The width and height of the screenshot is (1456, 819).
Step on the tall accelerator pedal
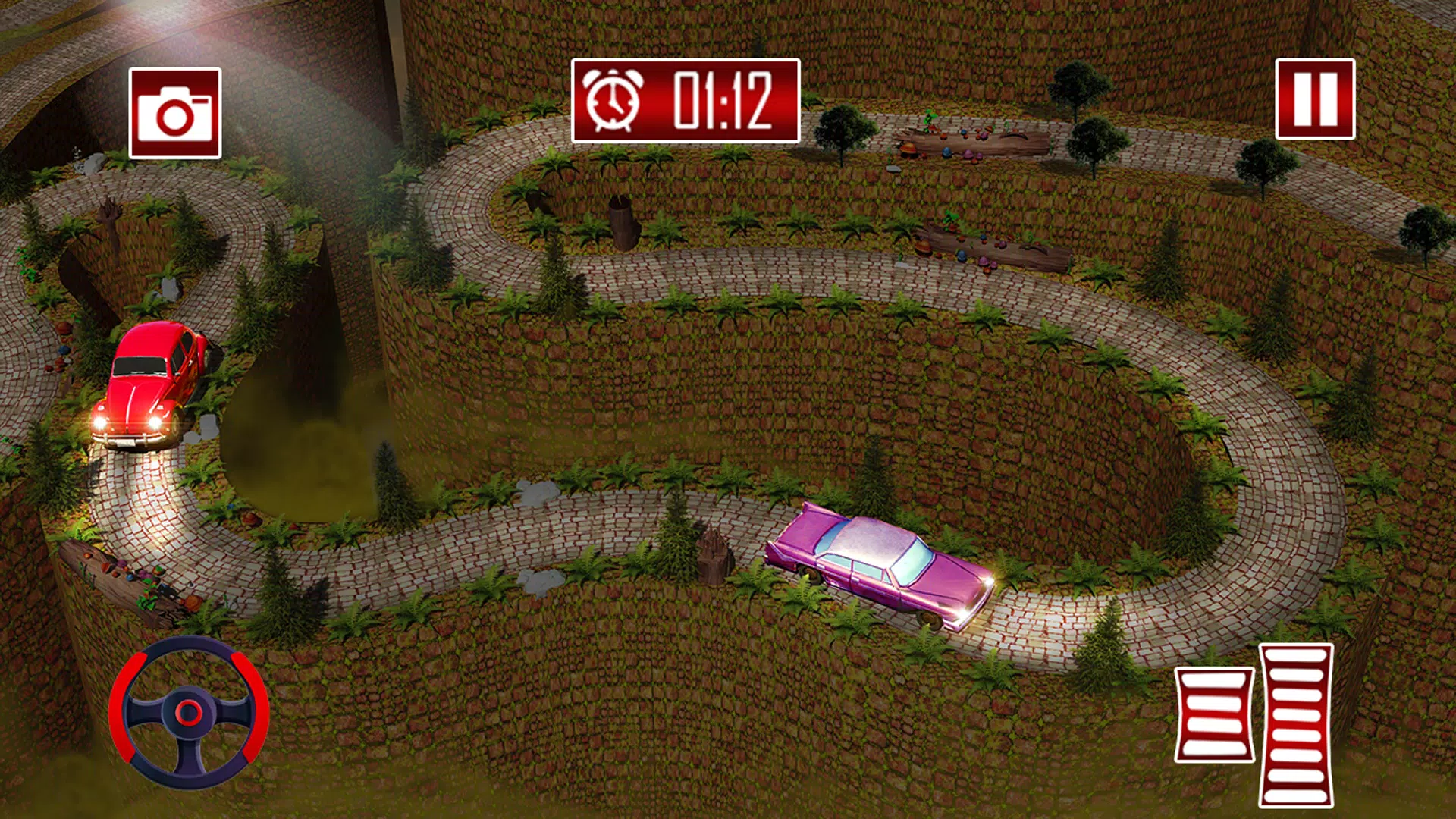pyautogui.click(x=1296, y=724)
